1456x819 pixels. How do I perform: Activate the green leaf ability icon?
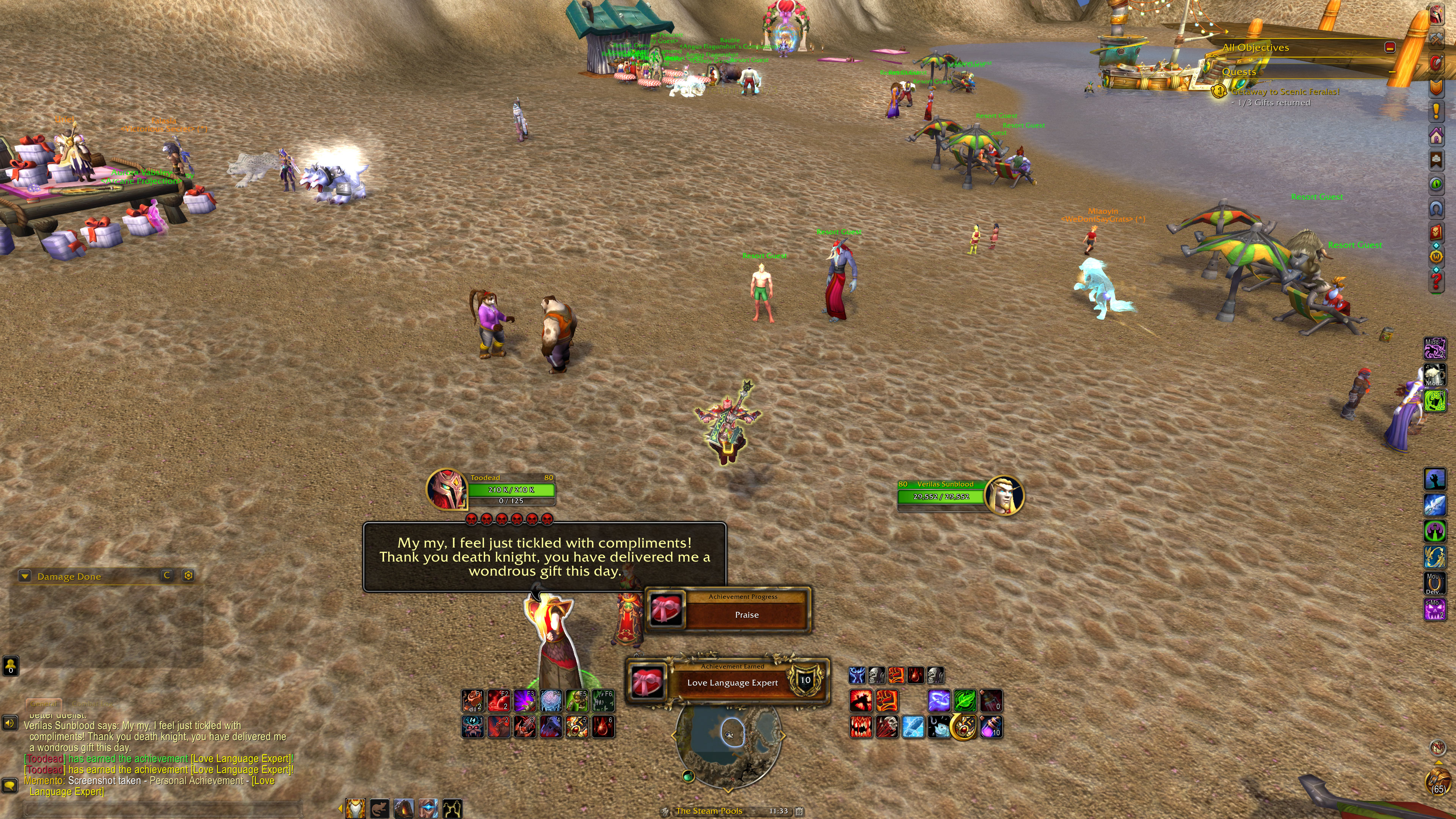[965, 700]
